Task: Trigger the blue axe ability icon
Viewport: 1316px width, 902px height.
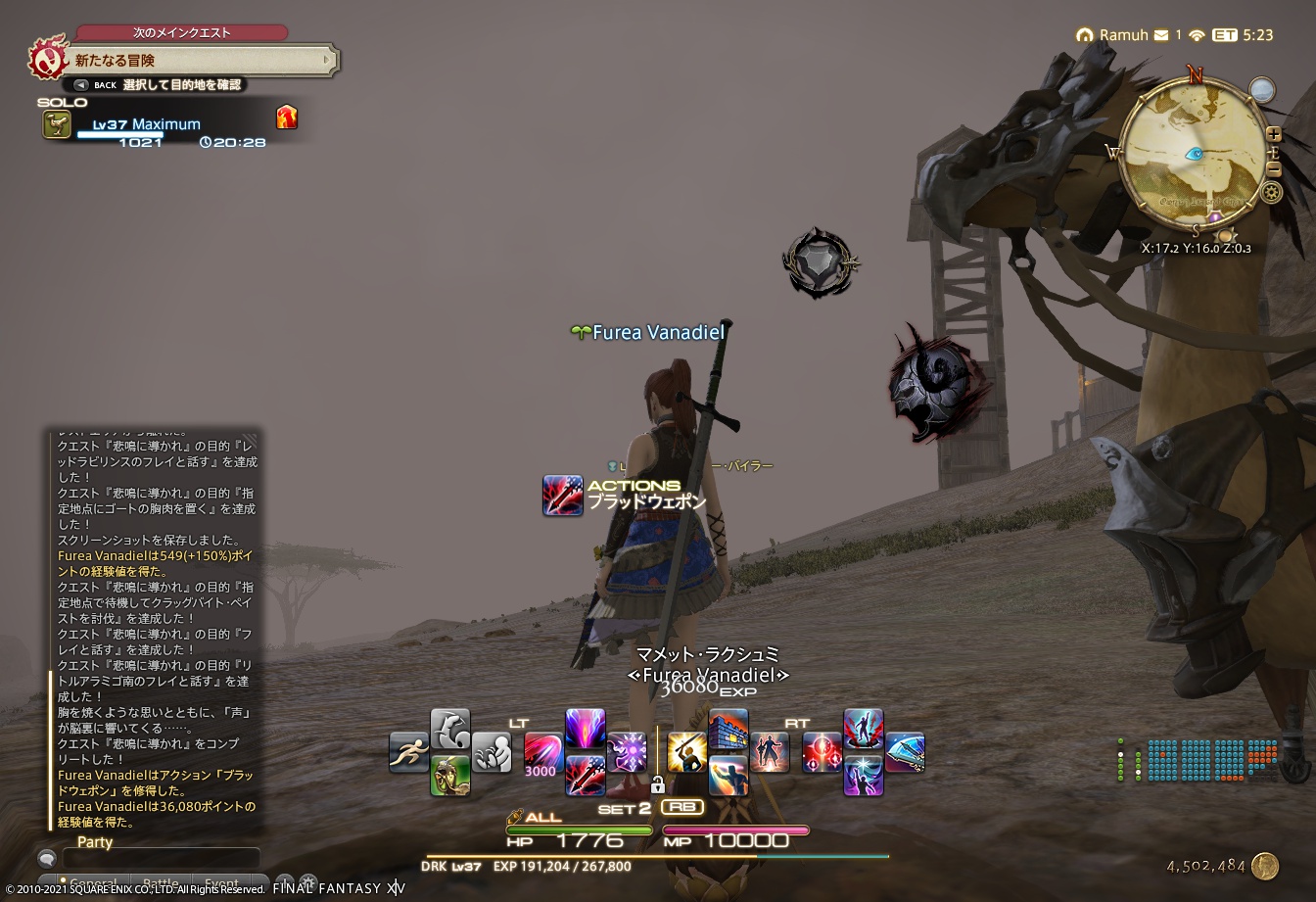Action: tap(905, 752)
